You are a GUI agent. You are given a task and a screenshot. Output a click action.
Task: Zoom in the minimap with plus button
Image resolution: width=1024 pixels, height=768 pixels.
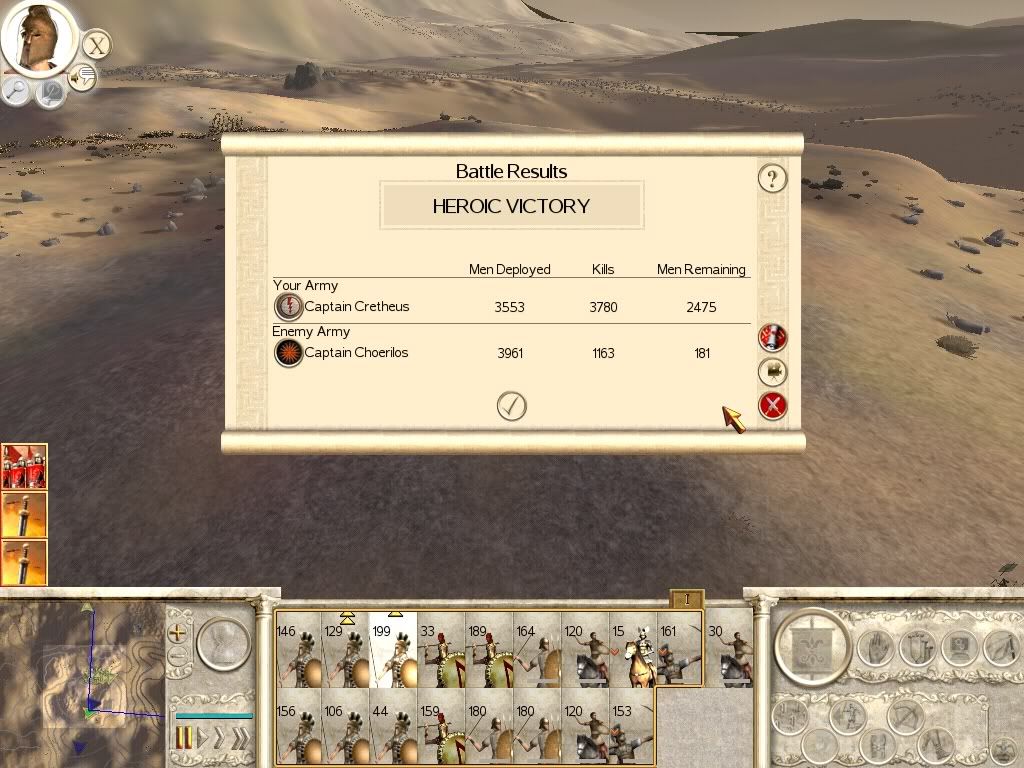click(178, 633)
